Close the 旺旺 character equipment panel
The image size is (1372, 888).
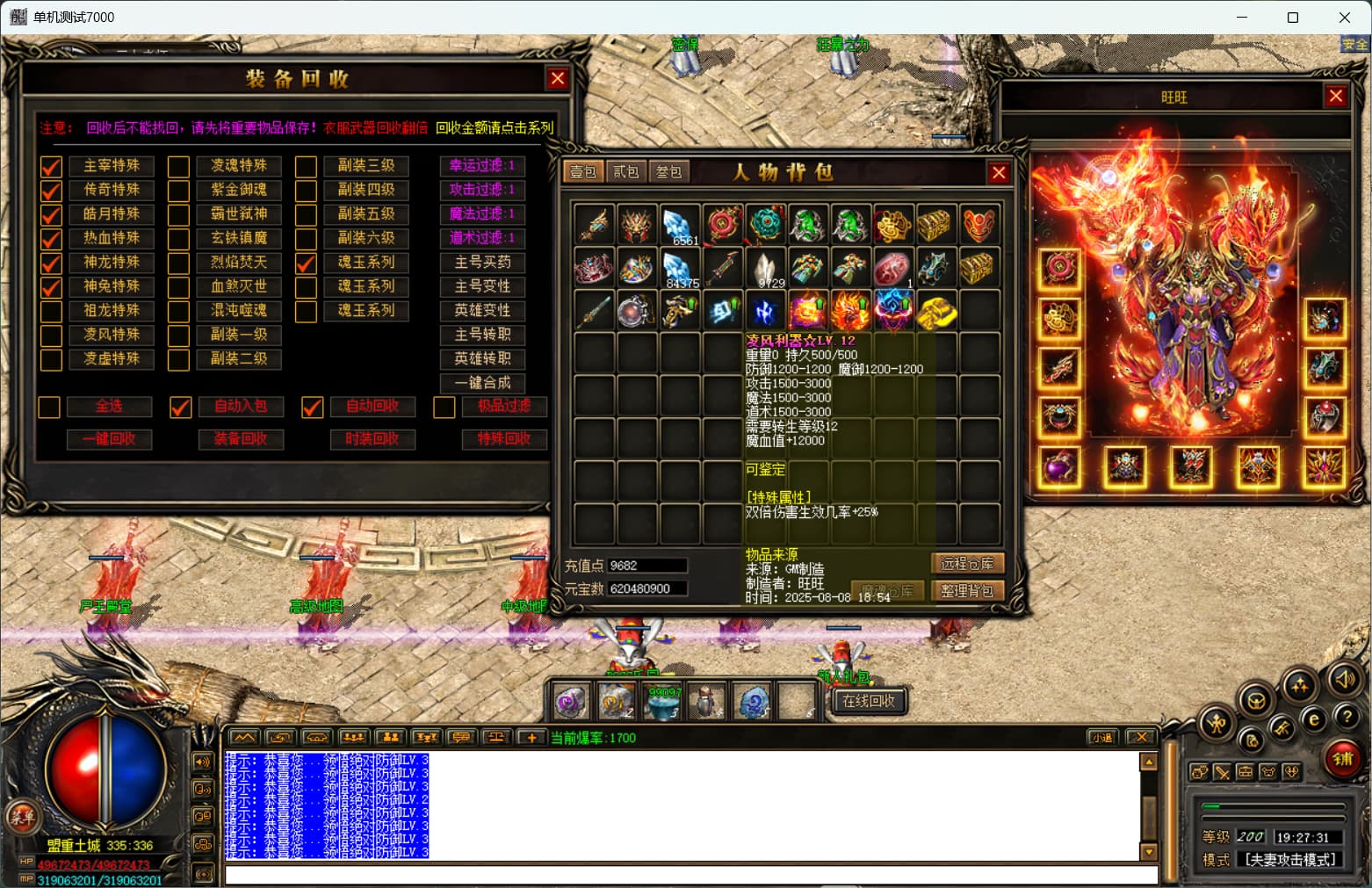[x=1336, y=96]
